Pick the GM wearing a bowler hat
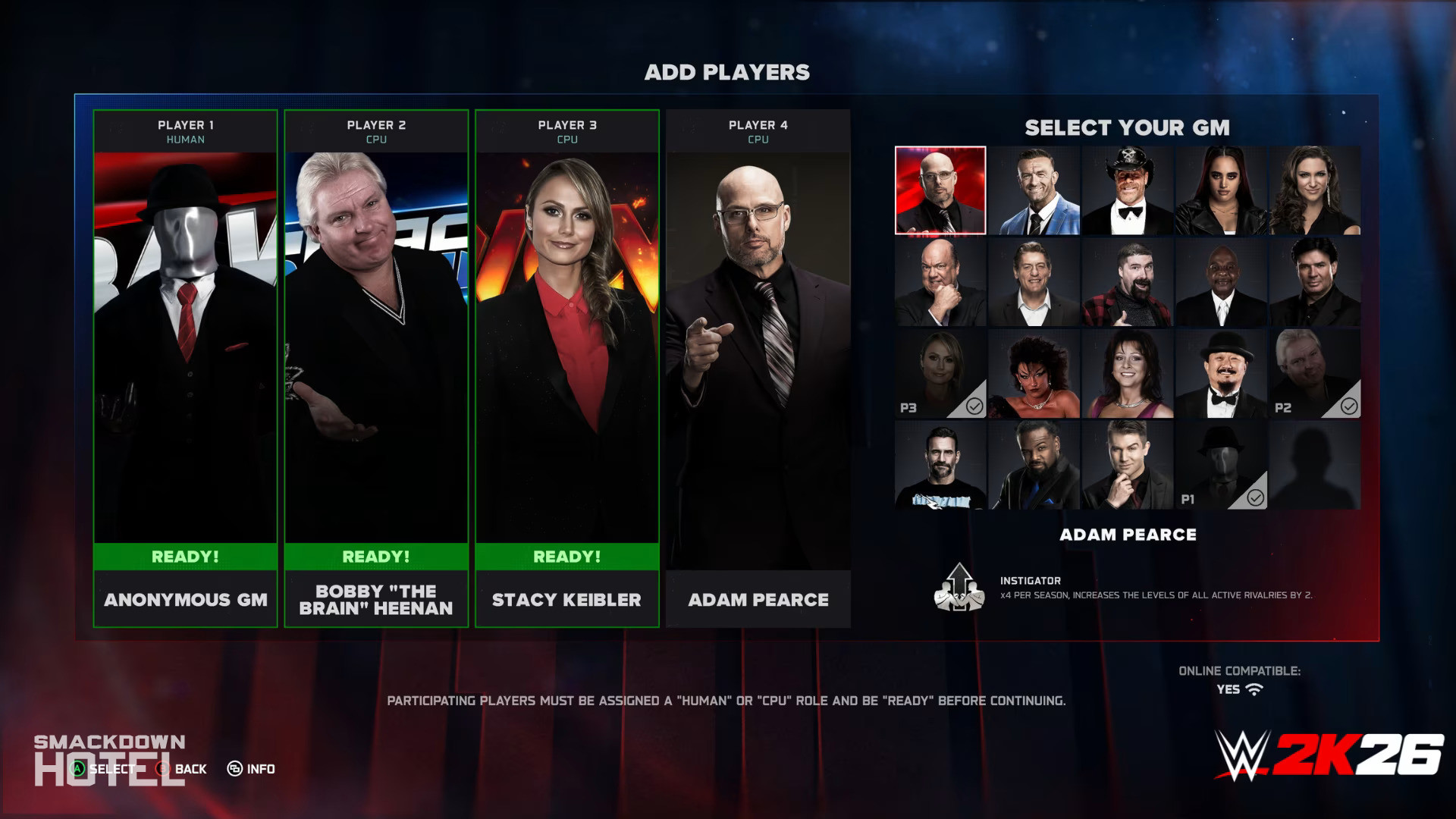 pyautogui.click(x=1221, y=374)
